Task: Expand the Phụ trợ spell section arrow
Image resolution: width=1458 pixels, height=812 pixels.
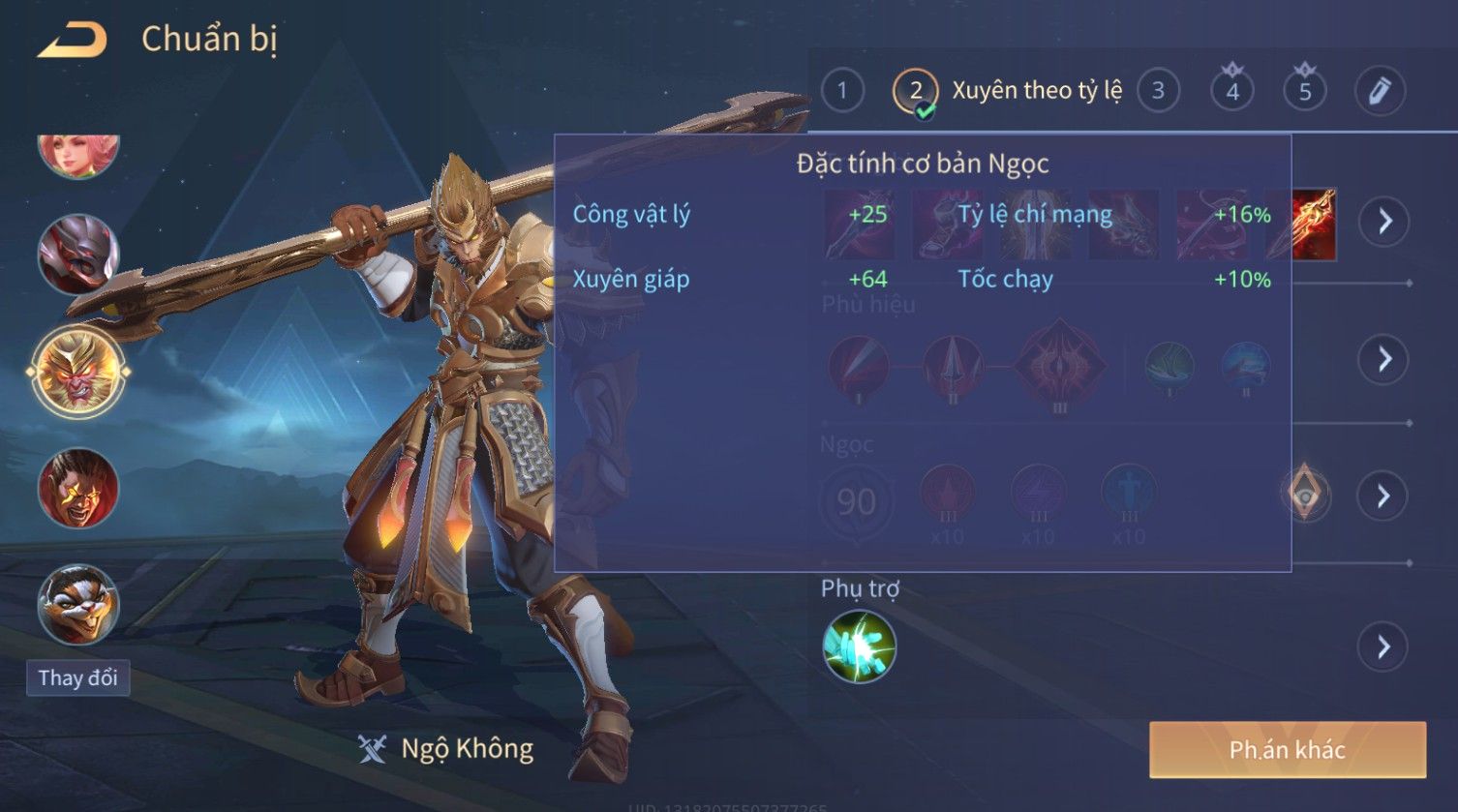Action: click(1383, 647)
